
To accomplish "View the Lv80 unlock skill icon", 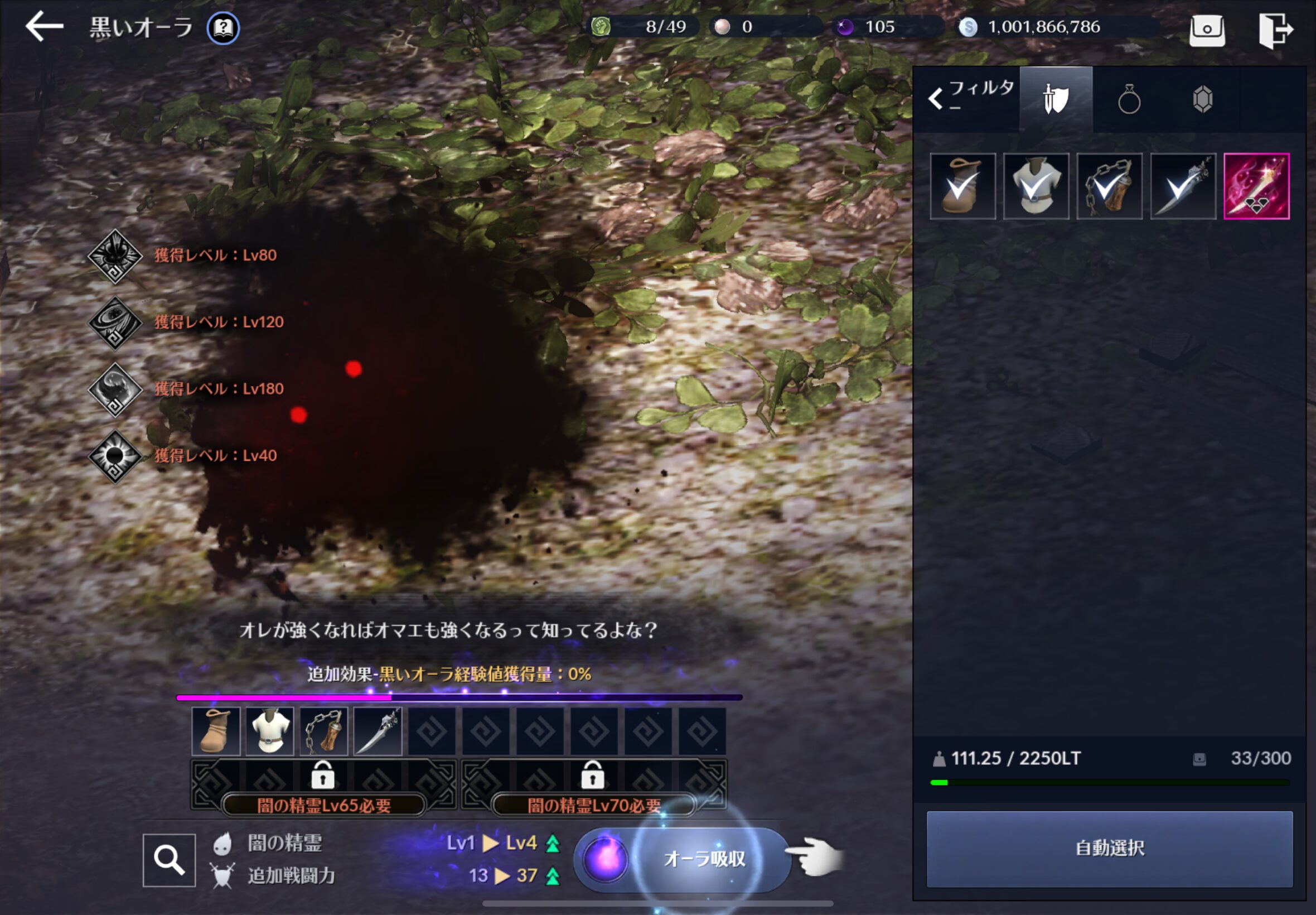I will (115, 256).
